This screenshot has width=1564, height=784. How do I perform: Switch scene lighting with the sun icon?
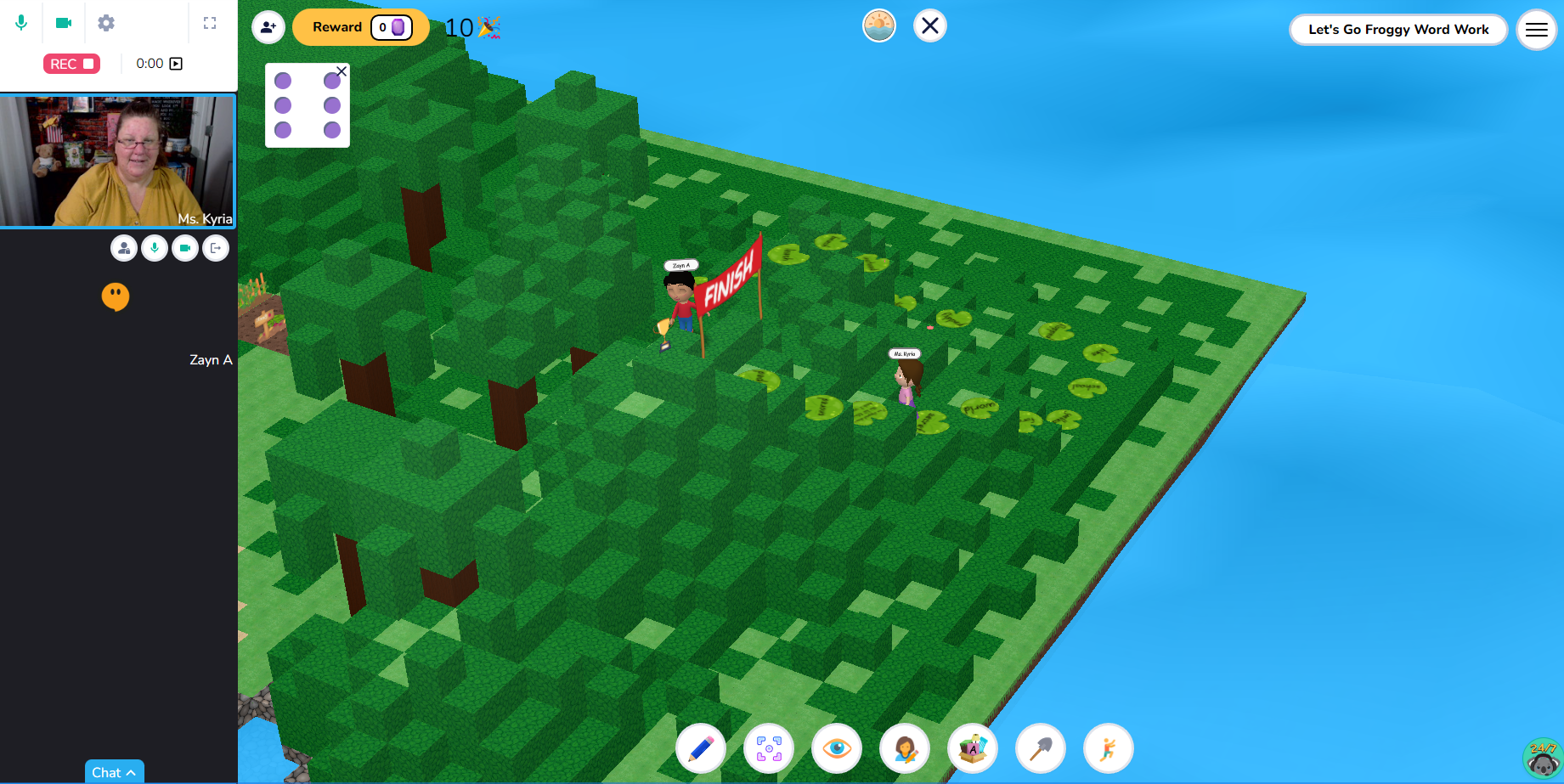[879, 25]
